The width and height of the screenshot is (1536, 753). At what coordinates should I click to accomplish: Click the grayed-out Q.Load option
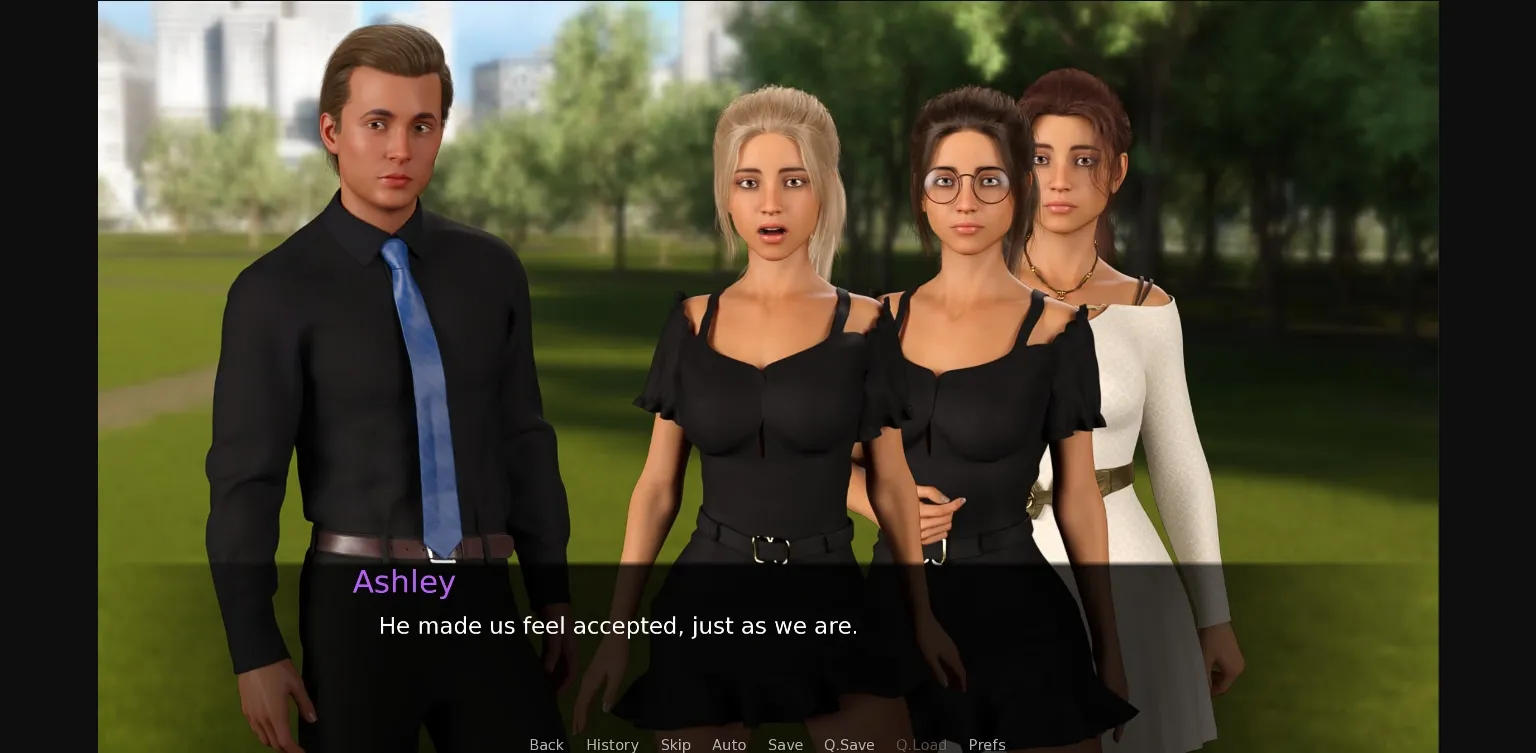921,745
